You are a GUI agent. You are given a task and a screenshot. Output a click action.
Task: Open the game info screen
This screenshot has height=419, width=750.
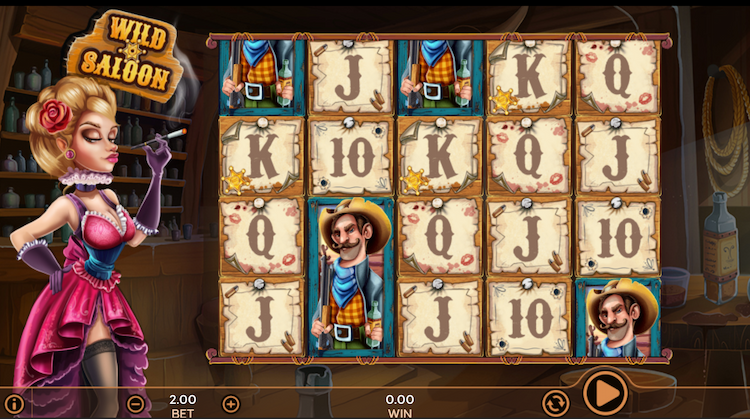point(15,404)
